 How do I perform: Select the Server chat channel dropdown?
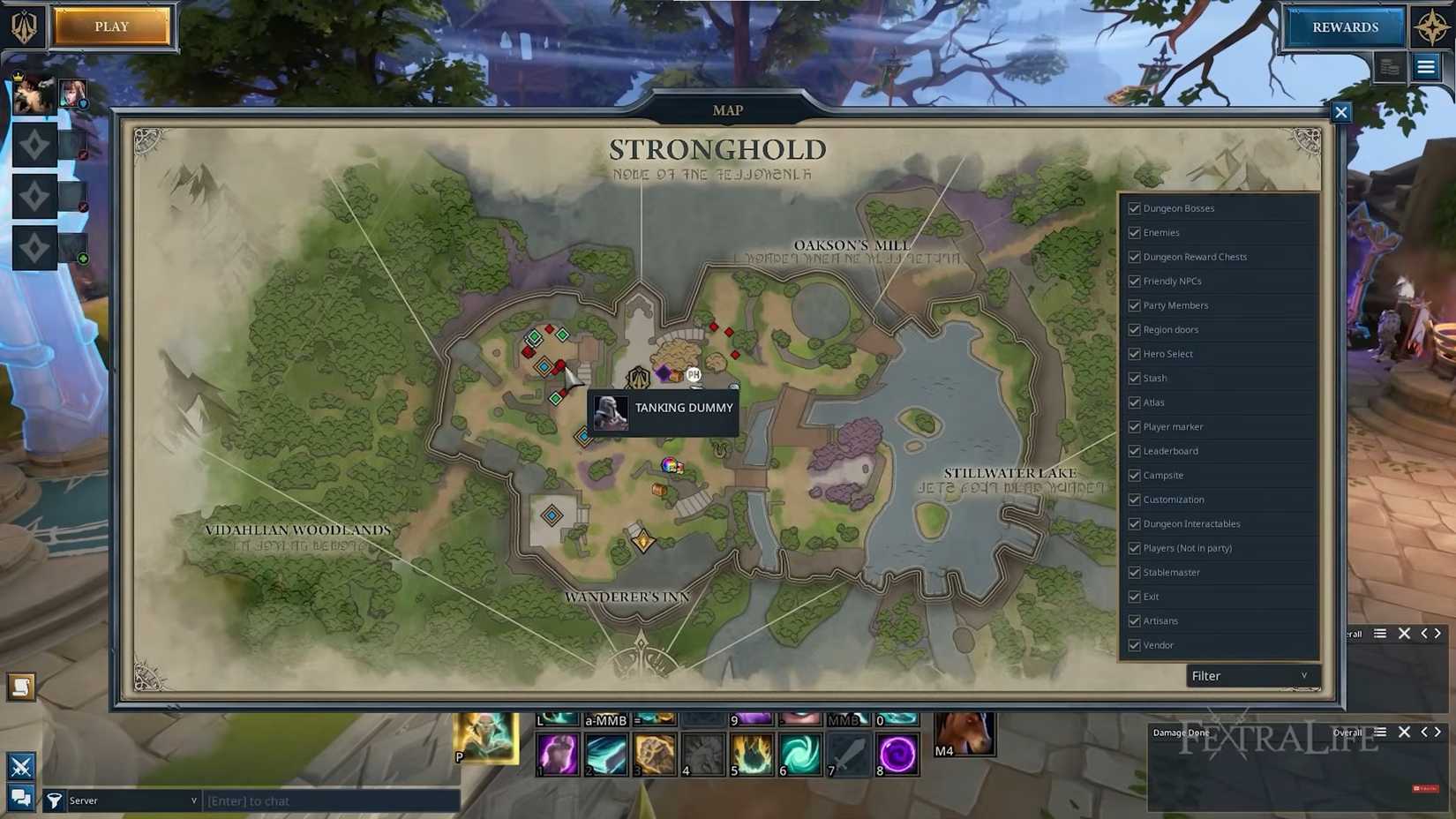pyautogui.click(x=132, y=800)
